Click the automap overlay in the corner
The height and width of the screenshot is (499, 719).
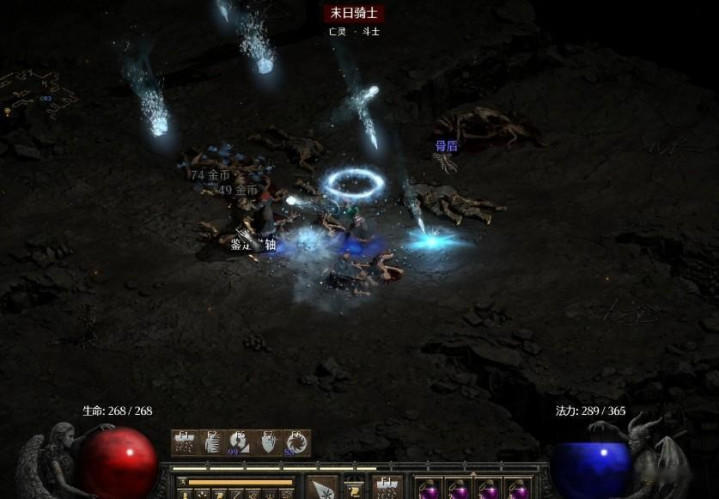click(x=40, y=92)
